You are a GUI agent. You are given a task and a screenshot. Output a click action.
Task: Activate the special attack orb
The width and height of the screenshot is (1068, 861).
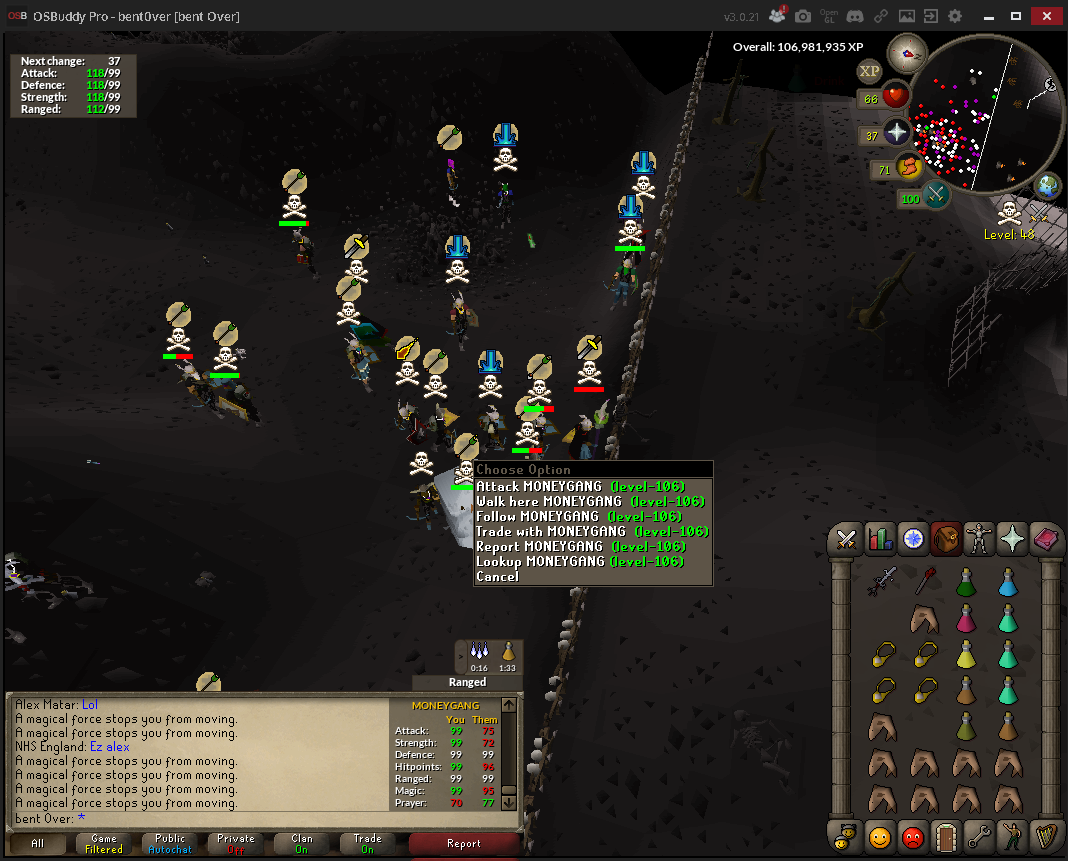pyautogui.click(x=937, y=193)
